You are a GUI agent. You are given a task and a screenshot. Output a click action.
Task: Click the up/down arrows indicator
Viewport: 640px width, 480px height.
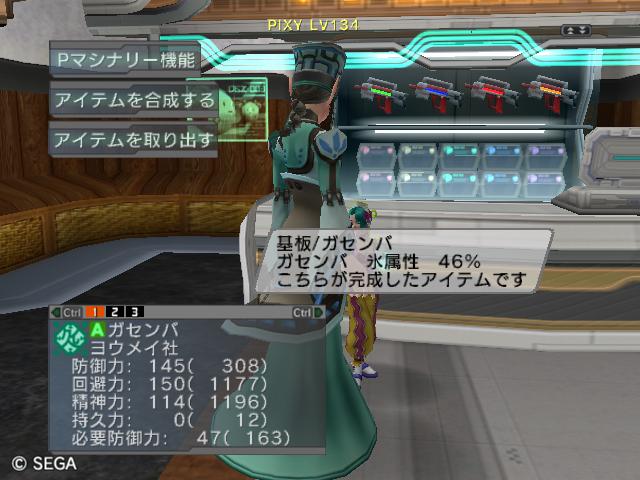[575, 31]
